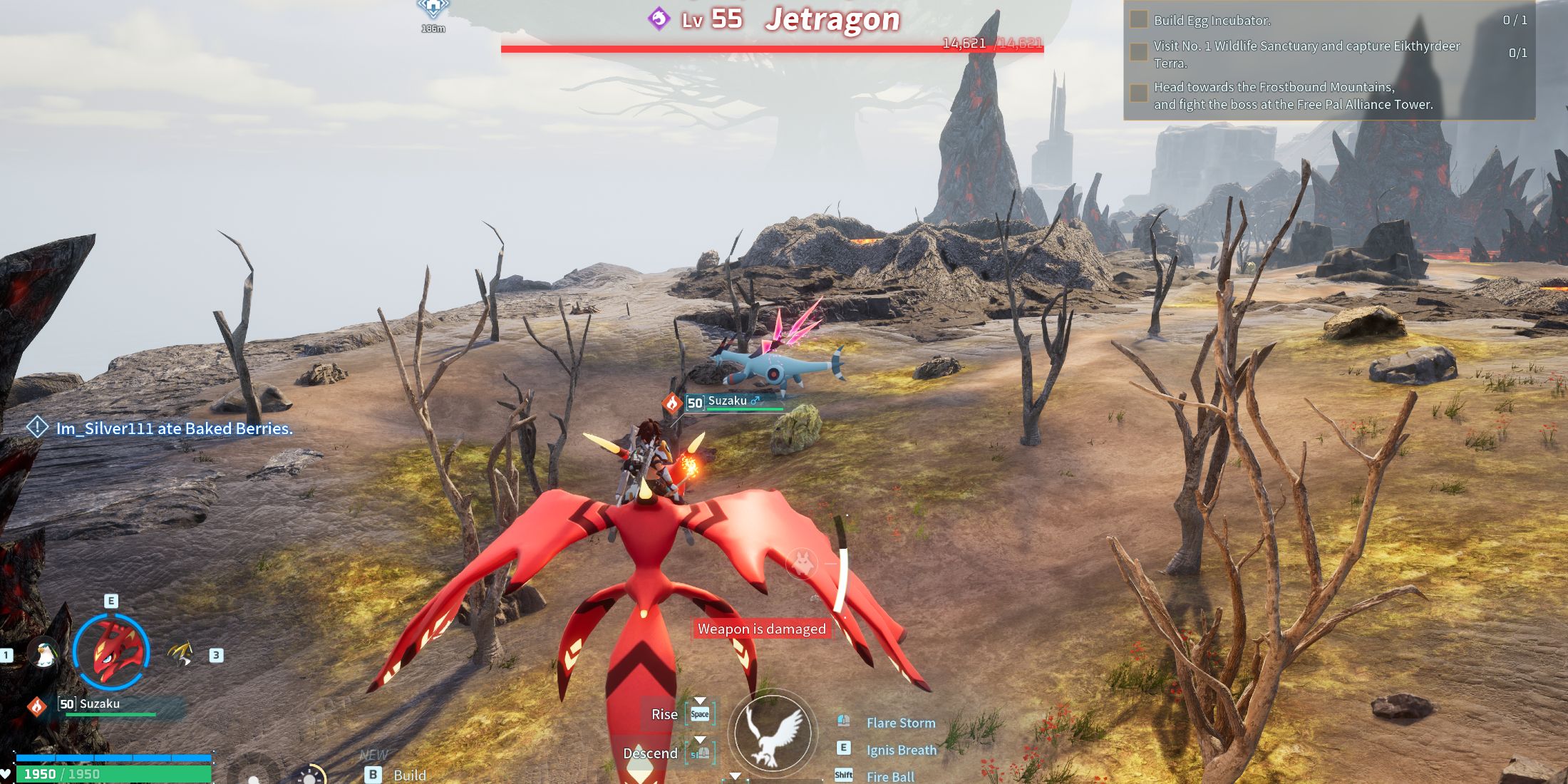This screenshot has height=784, width=1568.
Task: Click the 186m waypoint marker at the top
Action: click(433, 13)
